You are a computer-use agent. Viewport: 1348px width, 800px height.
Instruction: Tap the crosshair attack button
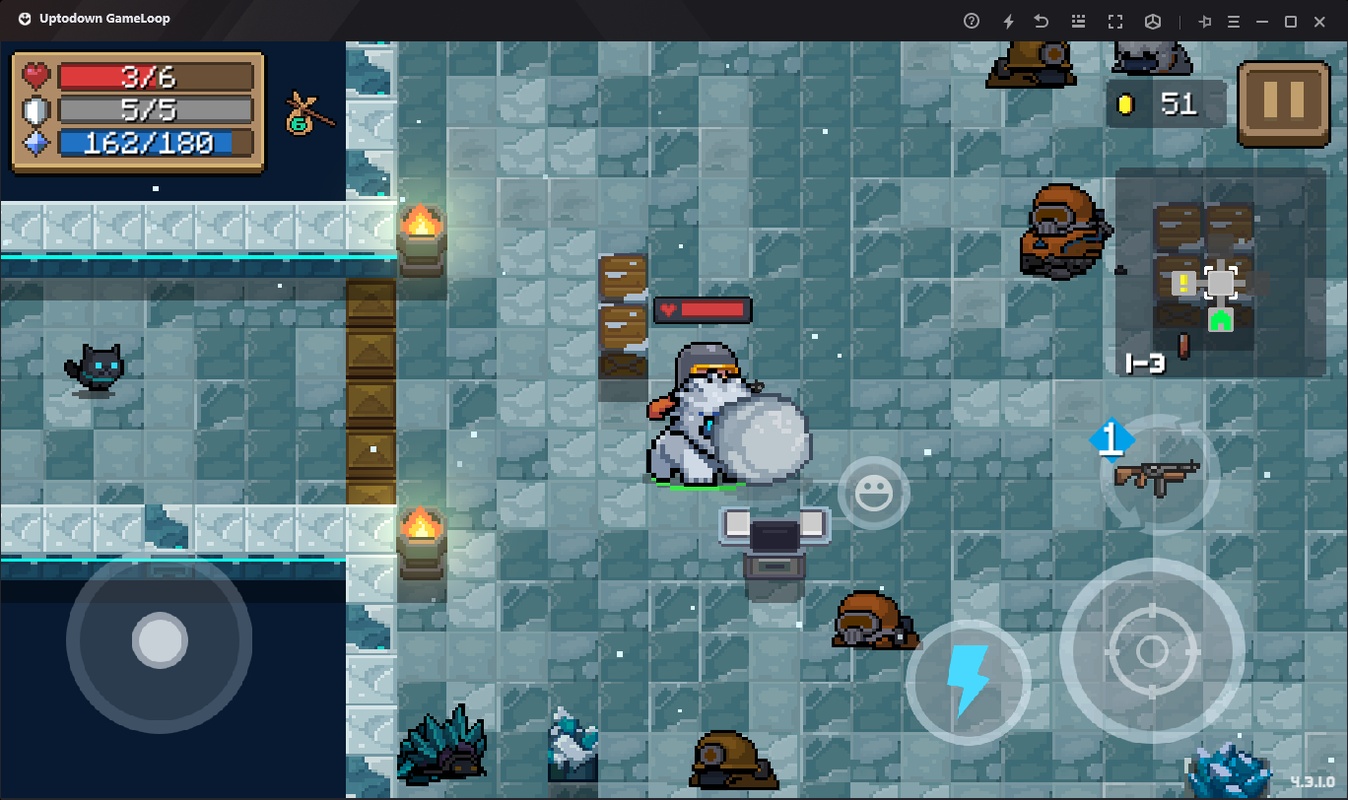pyautogui.click(x=1151, y=651)
